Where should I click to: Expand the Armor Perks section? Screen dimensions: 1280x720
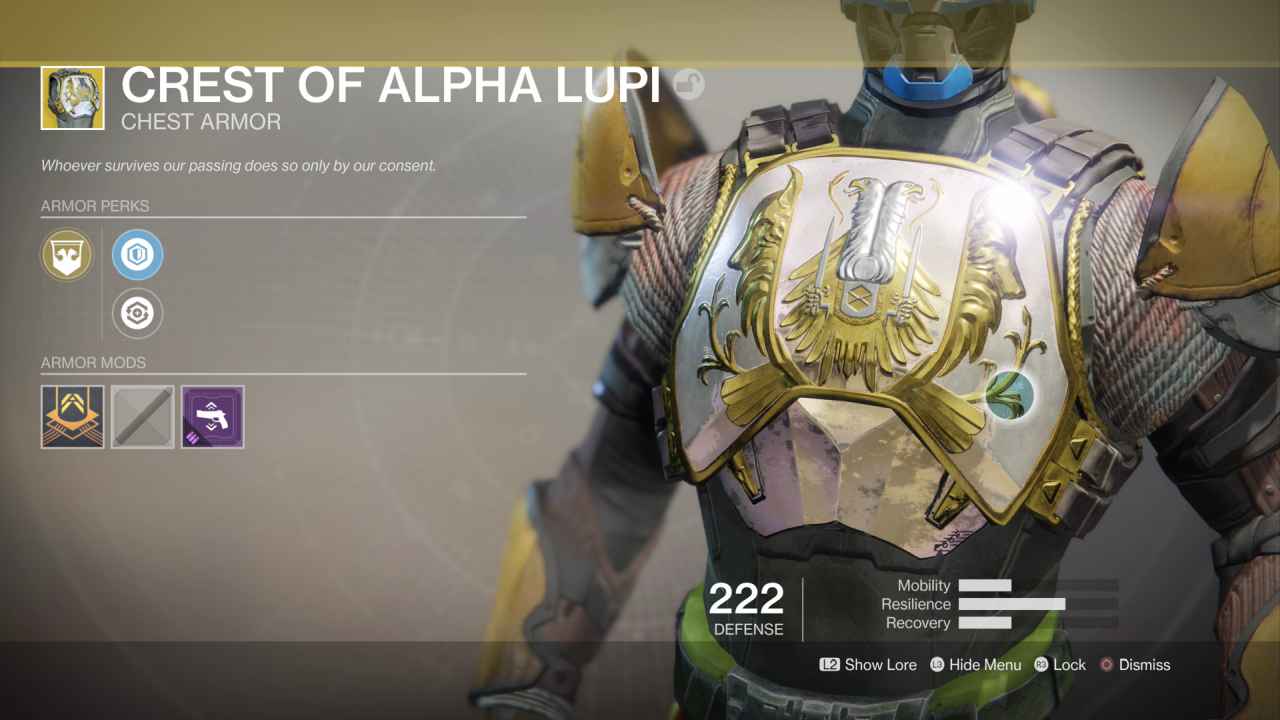96,206
